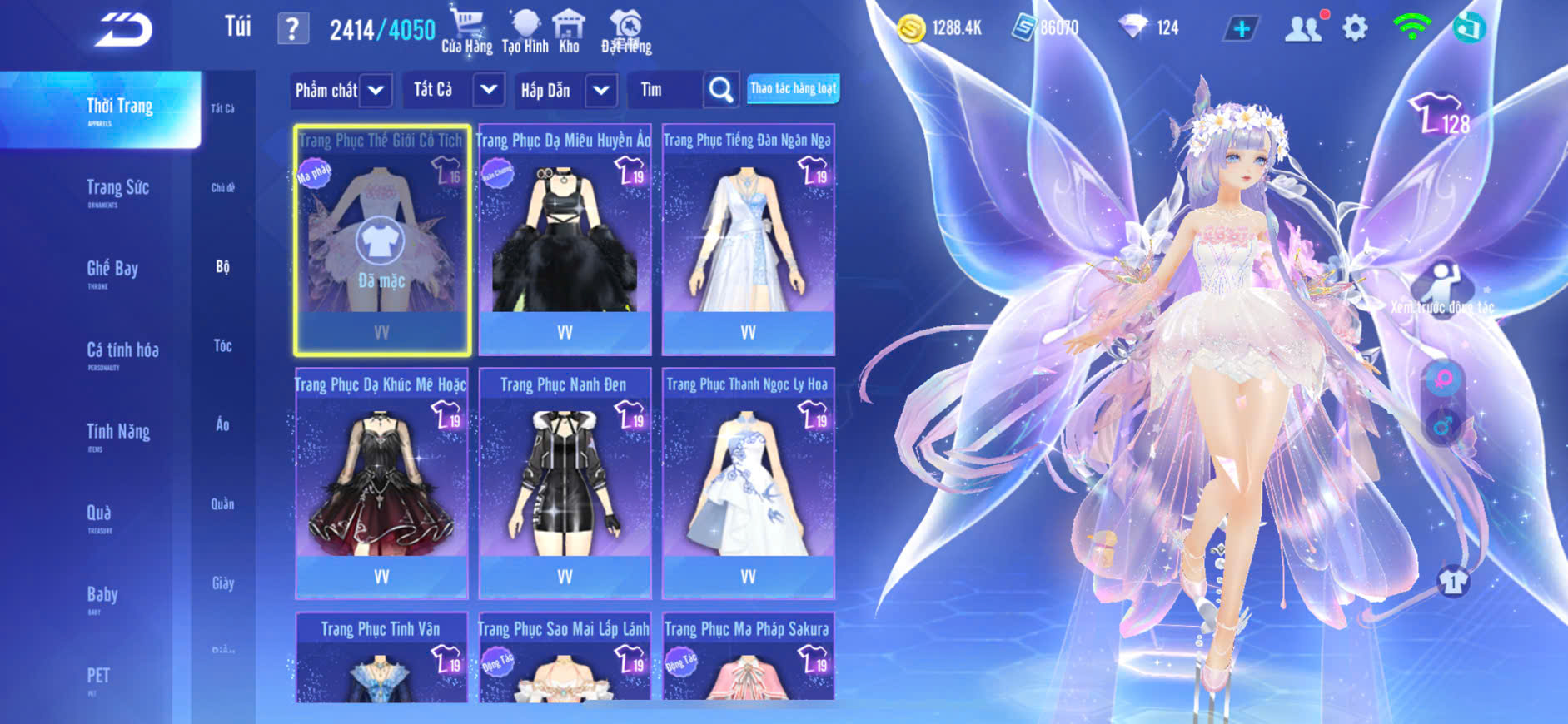This screenshot has height=724, width=1568.
Task: Pick Trang Phục Thanh Ngọc Ly Hoa outfit
Action: [748, 483]
